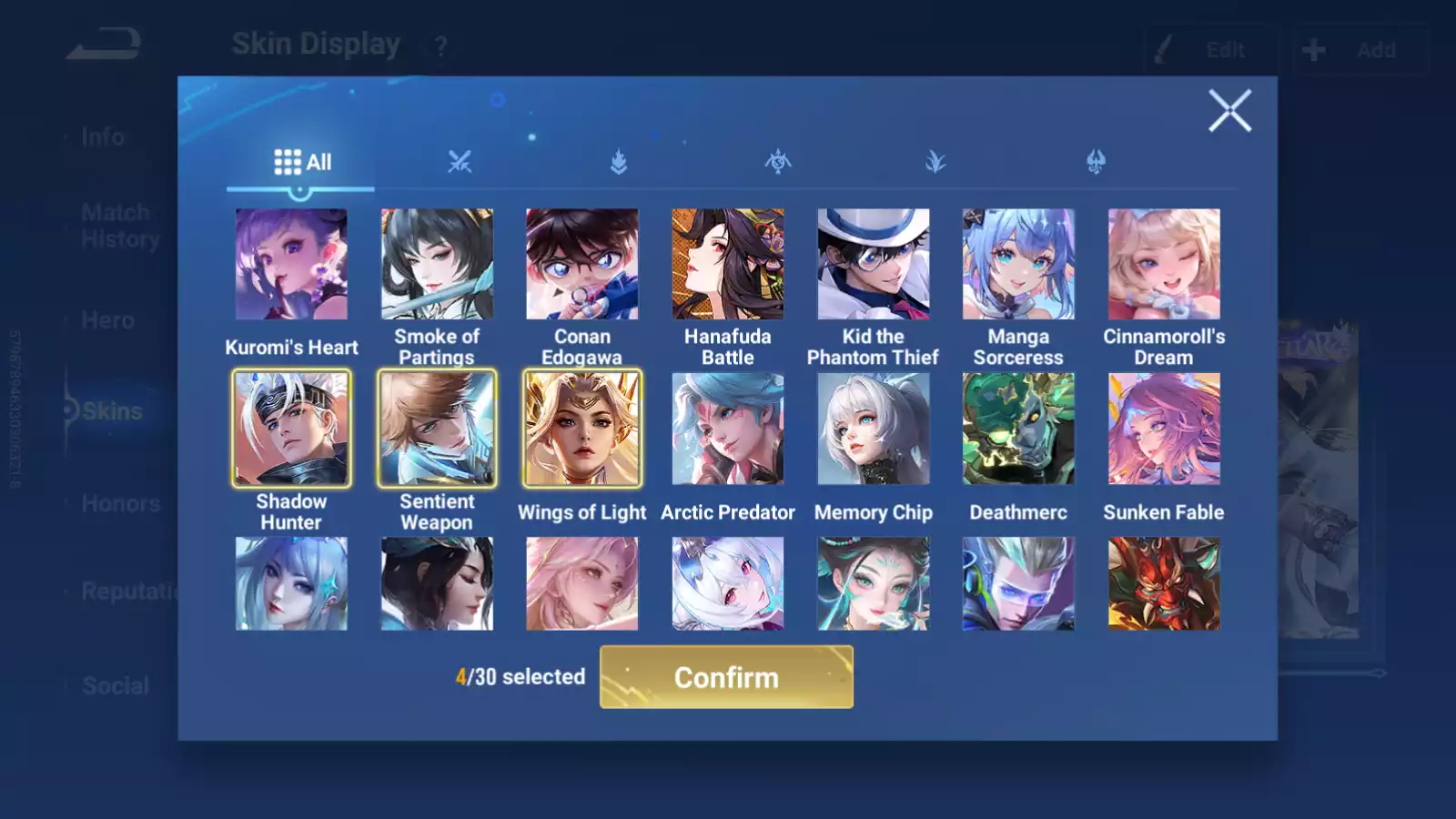Click the plus icon next to Add
The width and height of the screenshot is (1456, 819).
coord(1314,50)
